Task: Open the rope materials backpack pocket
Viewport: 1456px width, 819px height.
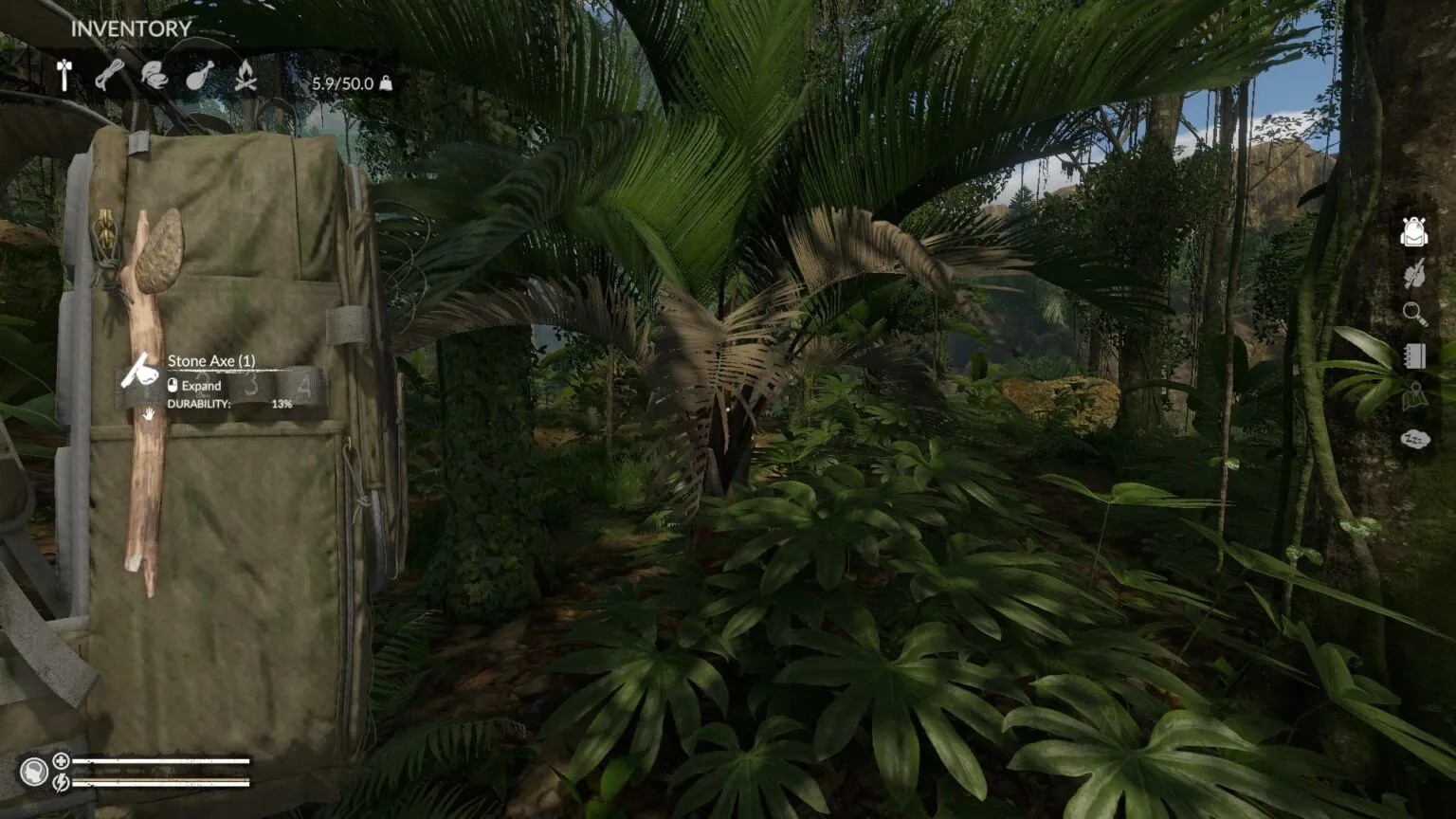Action: [x=109, y=75]
